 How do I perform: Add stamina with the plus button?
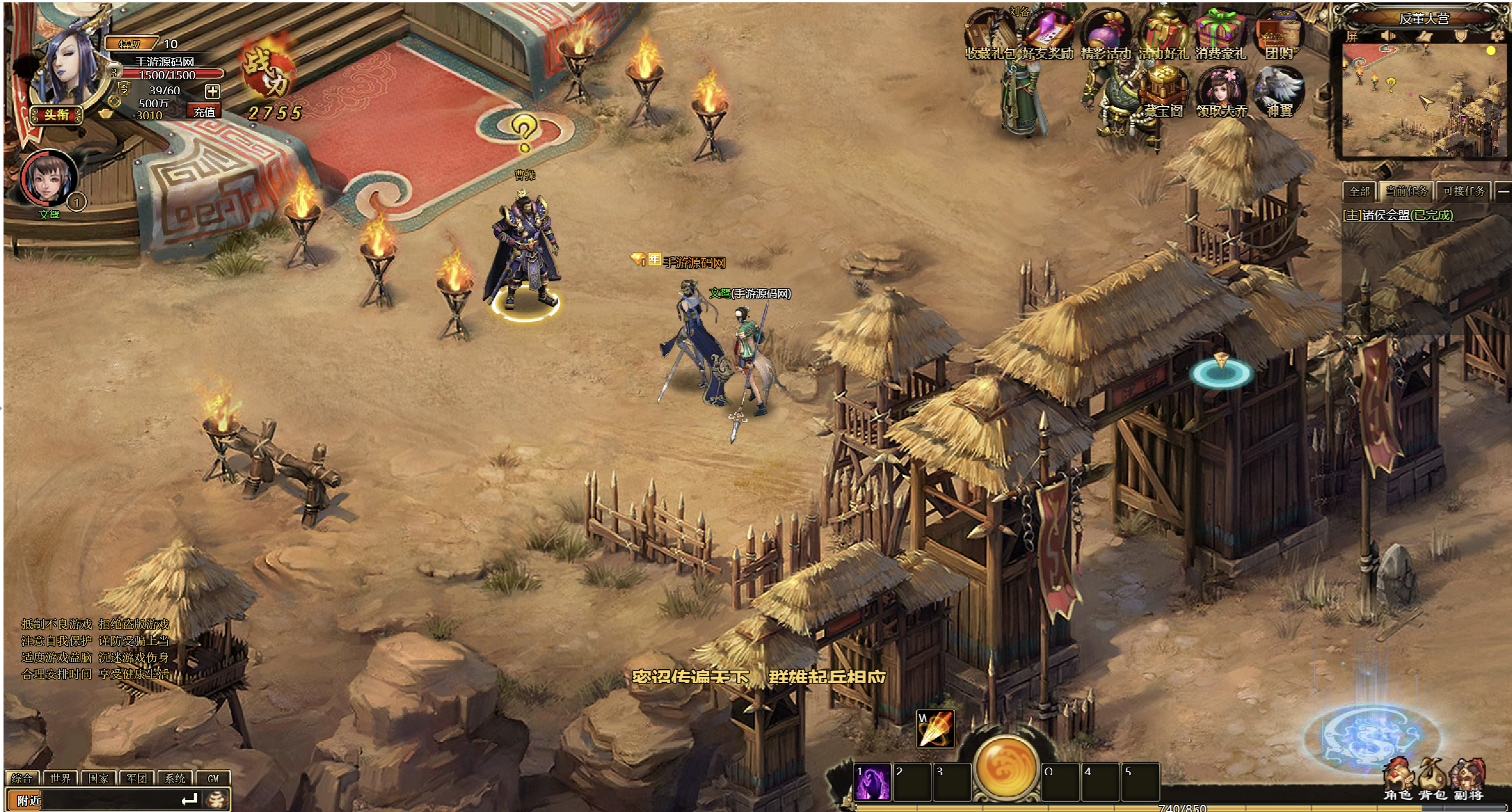click(212, 91)
